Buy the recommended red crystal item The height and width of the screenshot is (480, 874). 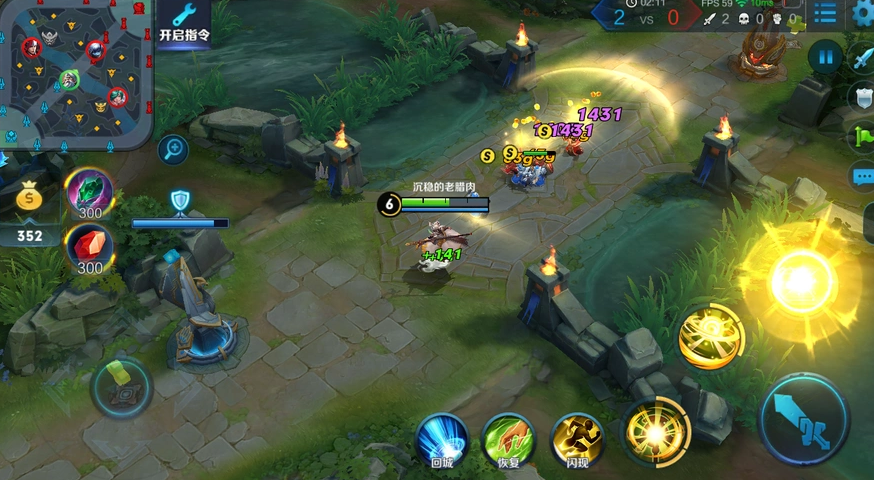90,246
